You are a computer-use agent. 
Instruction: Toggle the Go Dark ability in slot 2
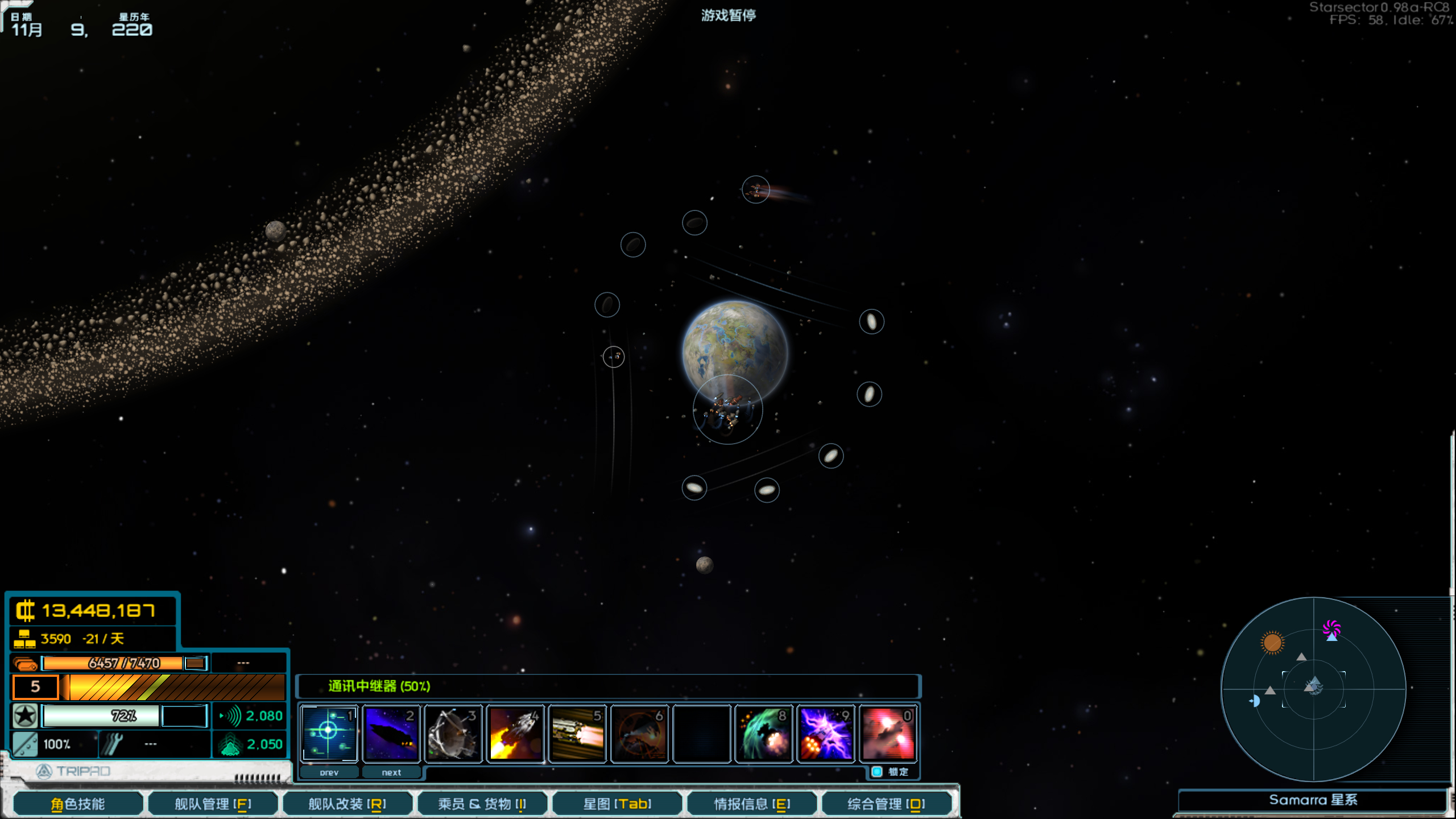coord(391,733)
